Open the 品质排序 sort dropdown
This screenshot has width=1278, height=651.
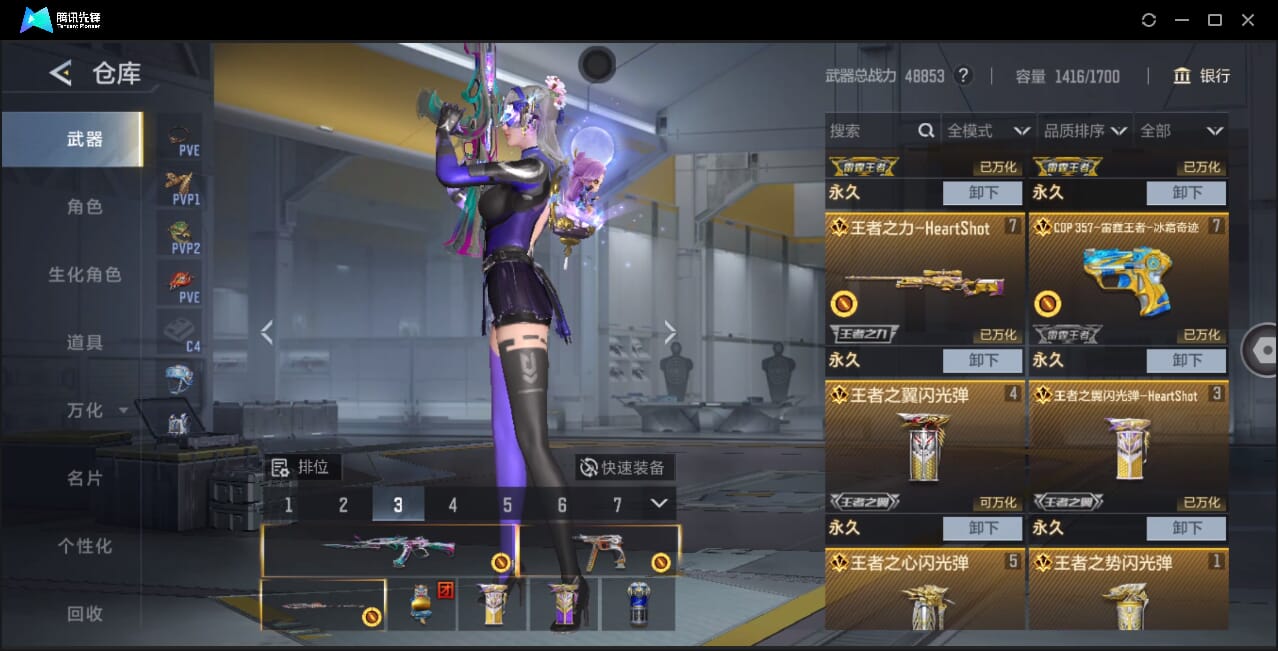click(1085, 131)
